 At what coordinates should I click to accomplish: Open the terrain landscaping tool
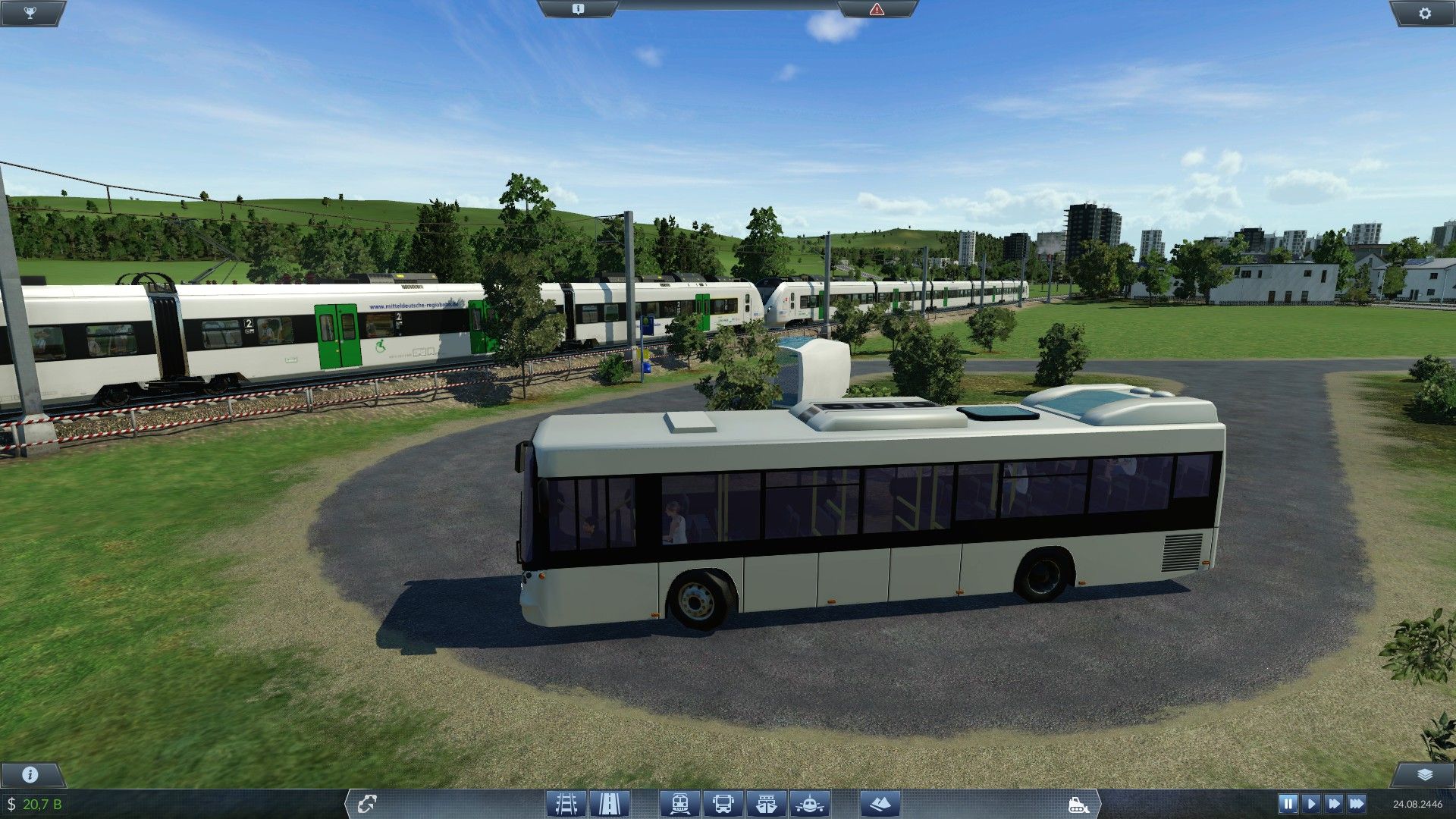click(880, 803)
